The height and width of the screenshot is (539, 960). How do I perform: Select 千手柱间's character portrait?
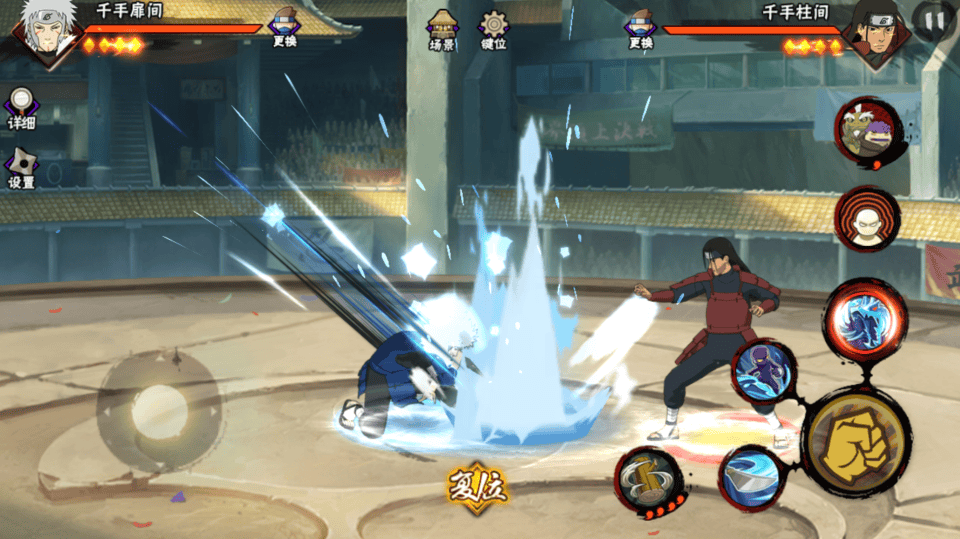[x=872, y=30]
